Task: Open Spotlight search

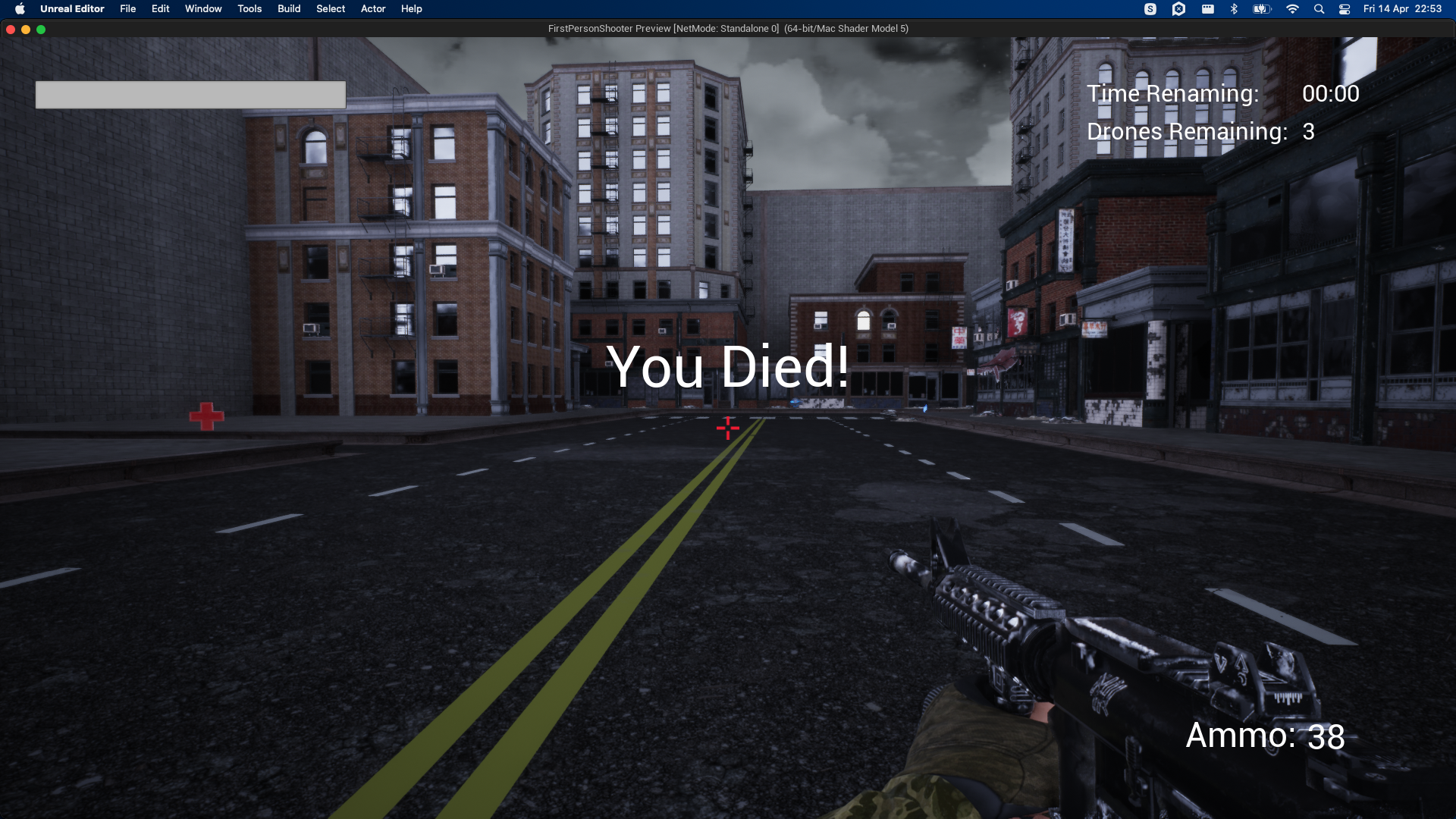Action: pos(1320,8)
